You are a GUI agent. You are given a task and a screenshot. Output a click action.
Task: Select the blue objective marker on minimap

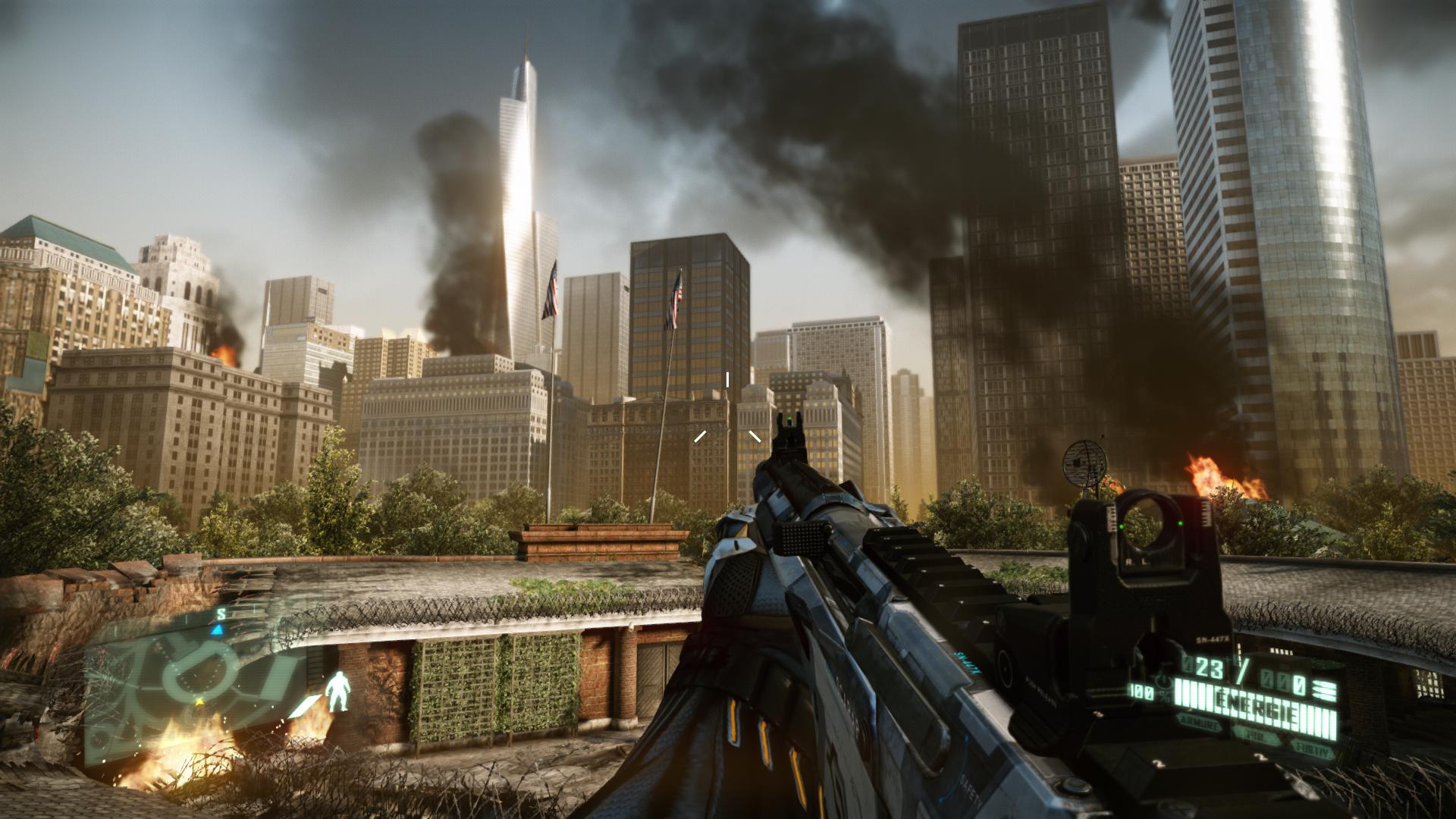click(218, 629)
